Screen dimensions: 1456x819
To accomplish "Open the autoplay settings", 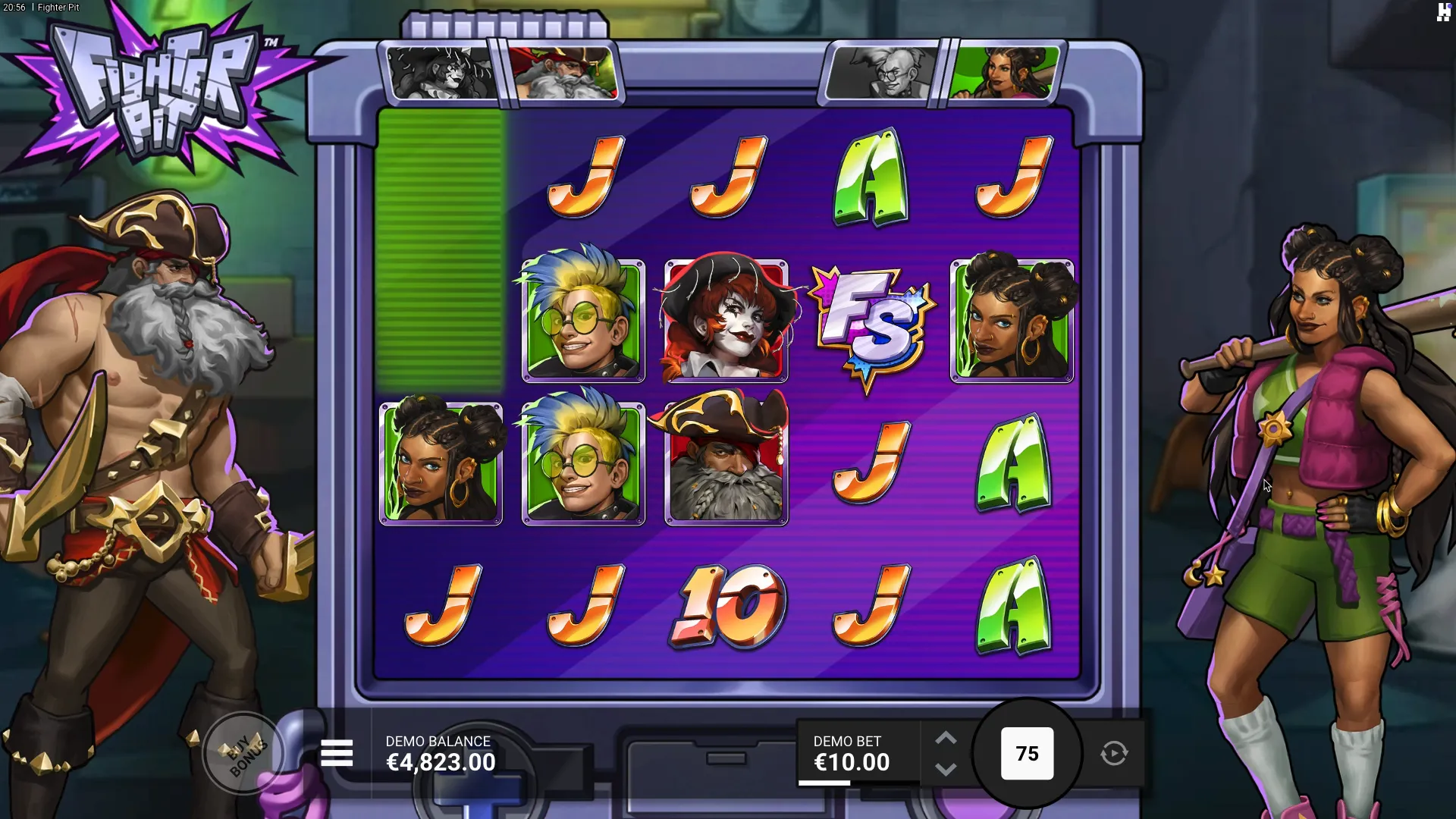I will [x=1114, y=753].
